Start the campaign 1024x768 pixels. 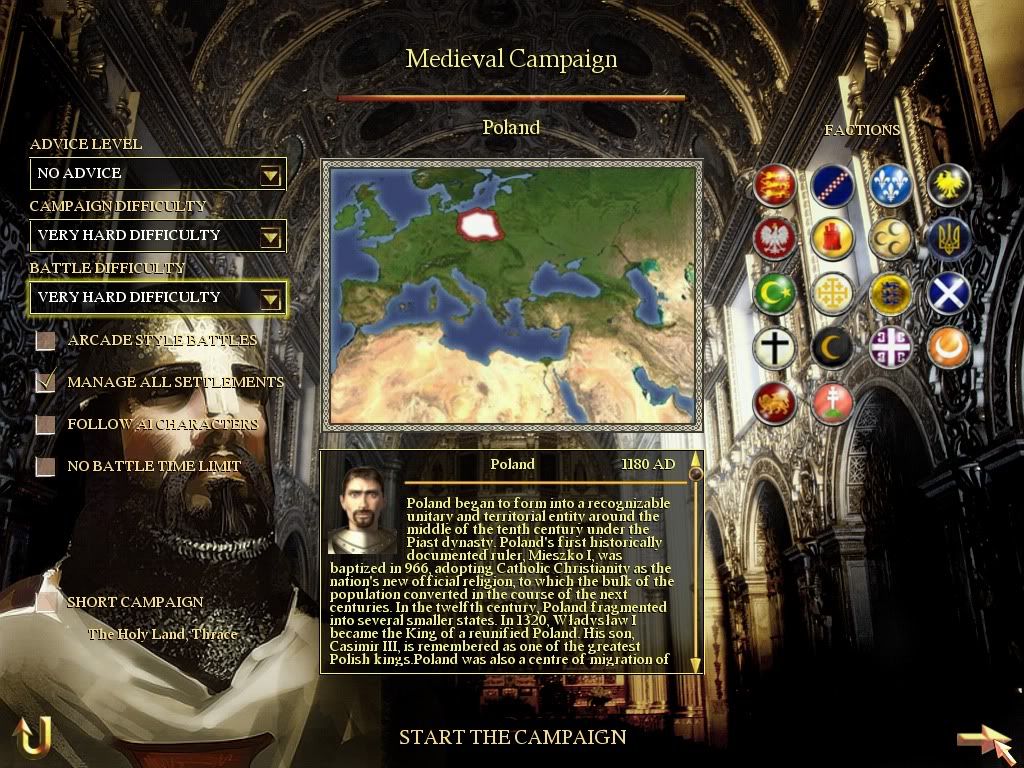click(x=512, y=738)
